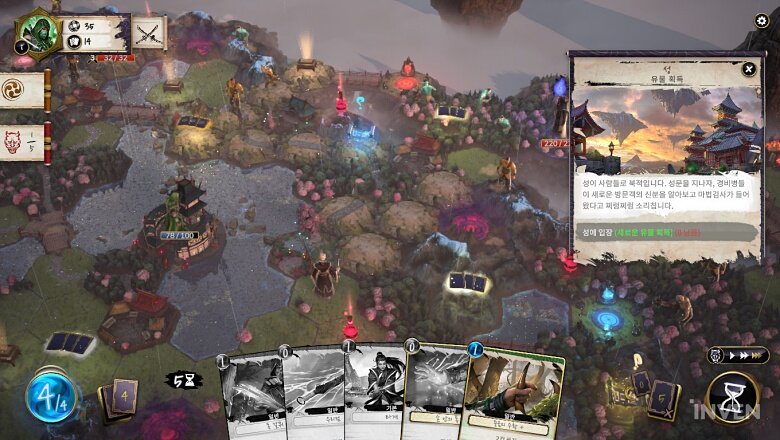780x440 pixels.
Task: Select the leftmost grey sword slash card
Action: [x=251, y=395]
